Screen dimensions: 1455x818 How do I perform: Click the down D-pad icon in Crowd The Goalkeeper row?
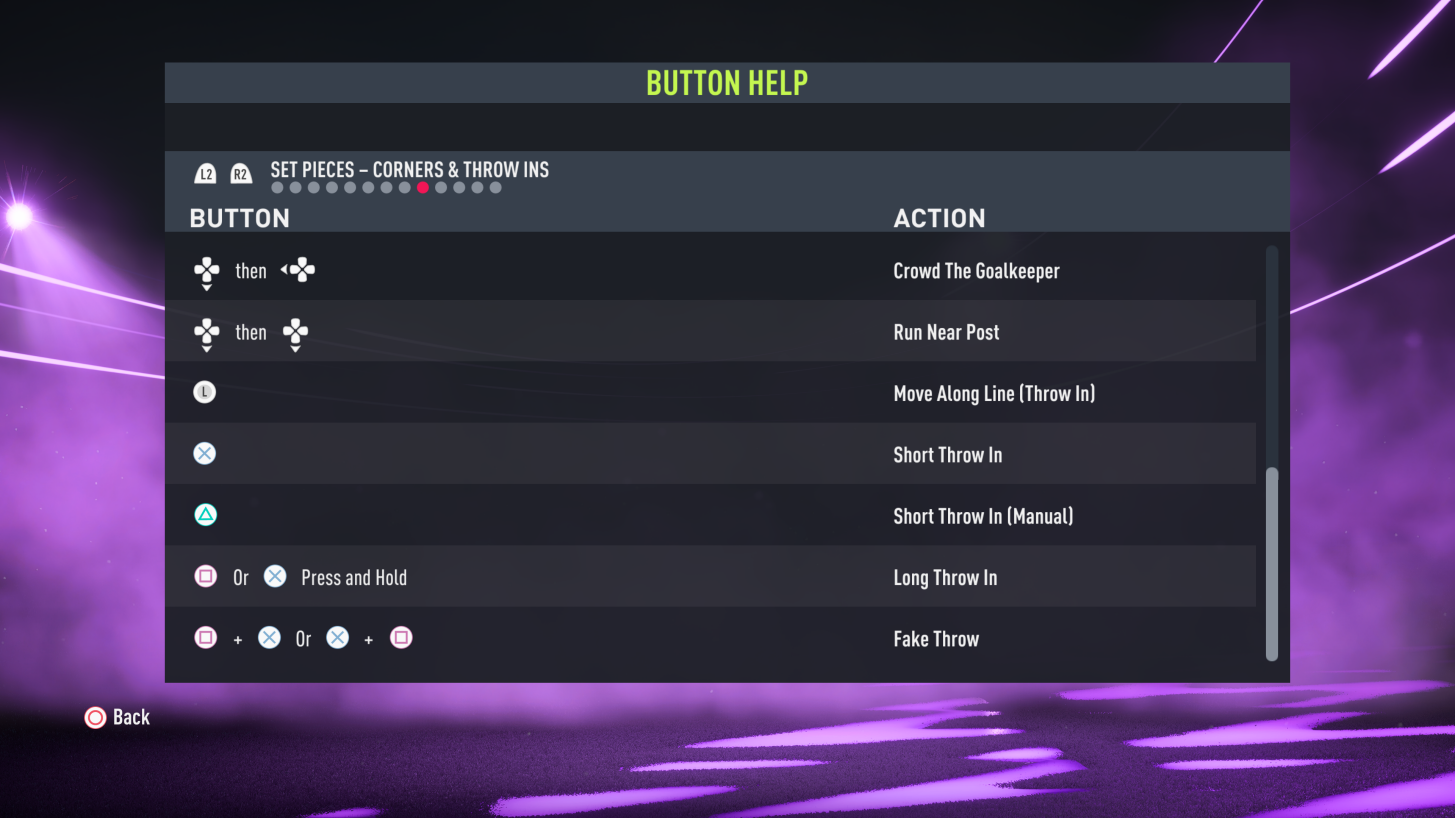click(205, 270)
